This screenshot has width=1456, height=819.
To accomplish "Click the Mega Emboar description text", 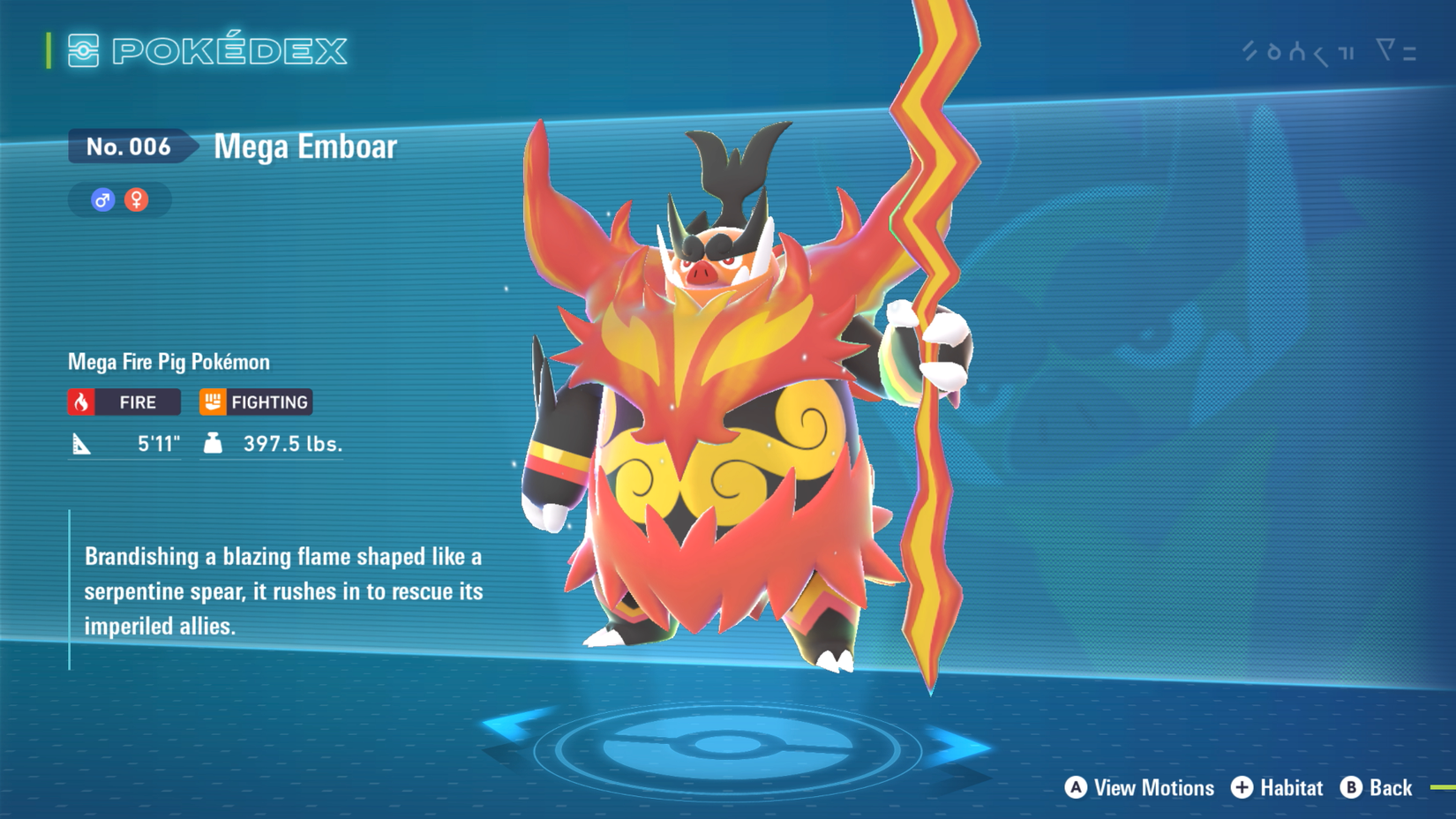I will 282,591.
